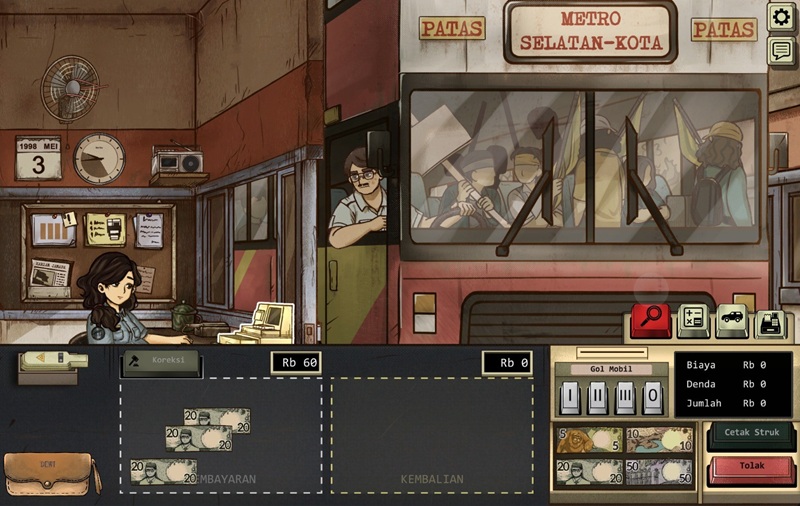Open the chat log speech bubble
The image size is (800, 506).
(x=781, y=52)
